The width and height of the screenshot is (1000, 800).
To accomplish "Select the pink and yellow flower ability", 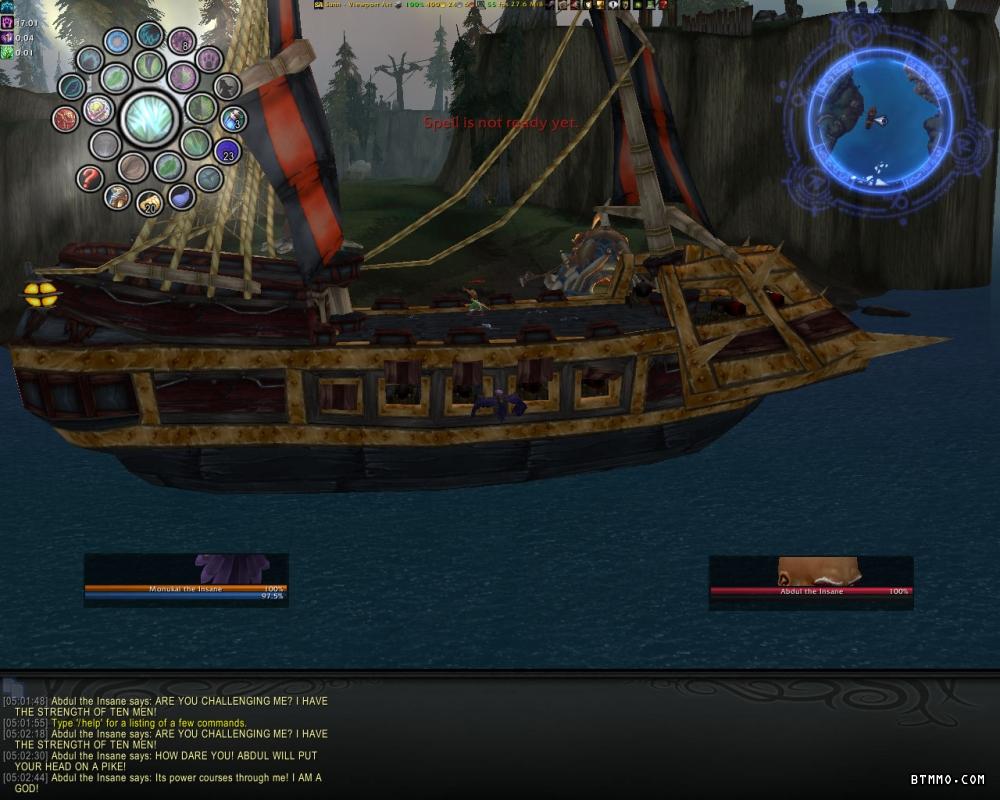I will pos(98,109).
